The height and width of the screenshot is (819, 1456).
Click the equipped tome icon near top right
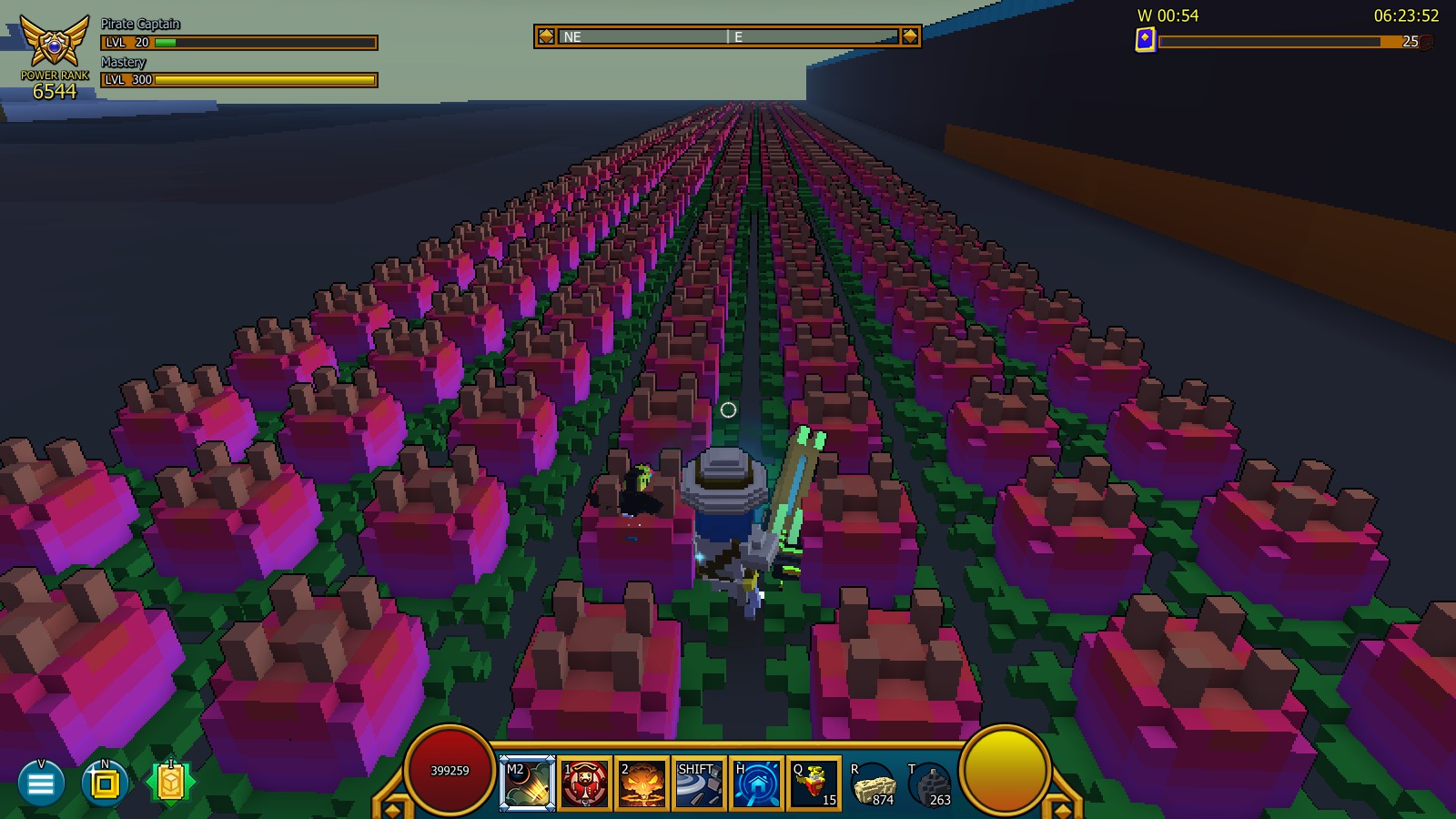(x=1146, y=38)
